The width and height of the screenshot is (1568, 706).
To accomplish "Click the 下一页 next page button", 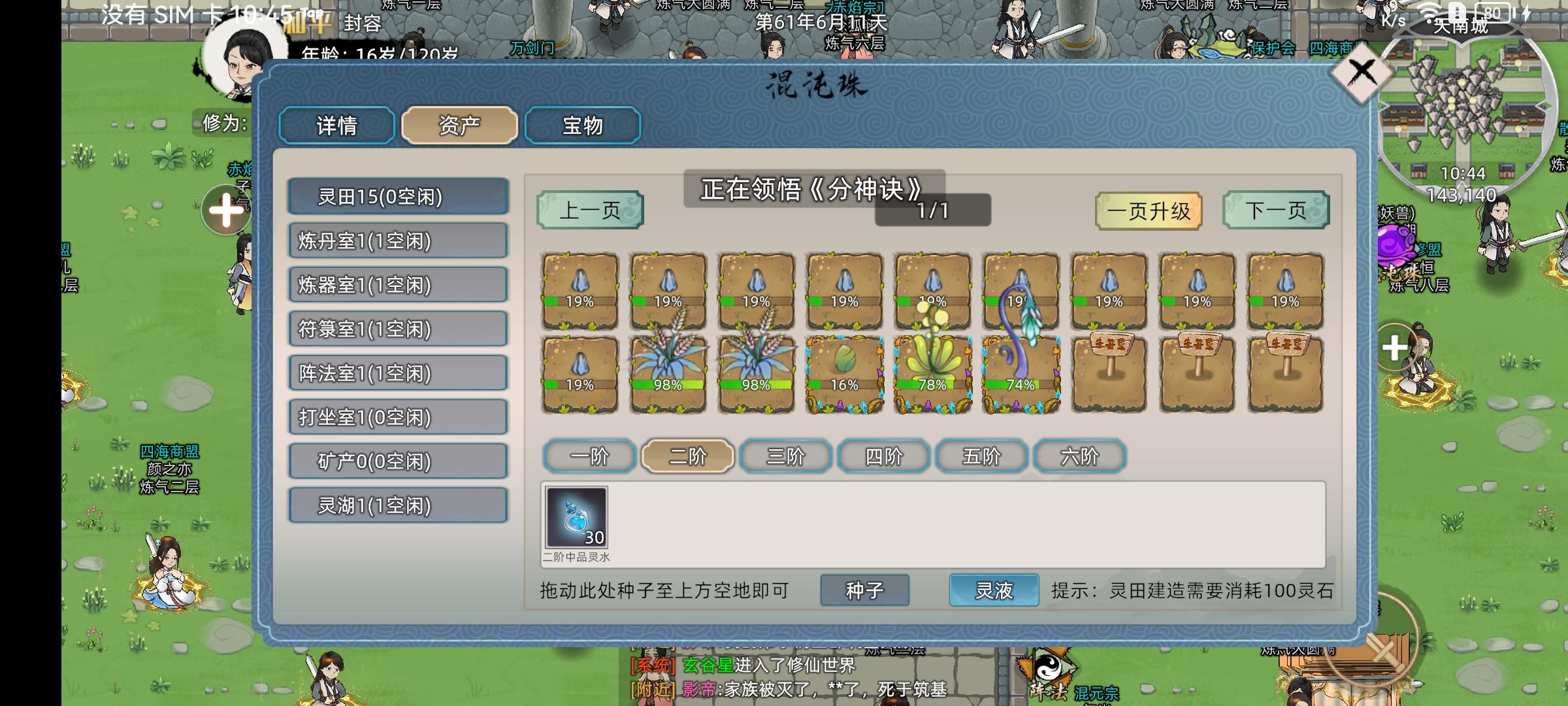I will pyautogui.click(x=1275, y=210).
